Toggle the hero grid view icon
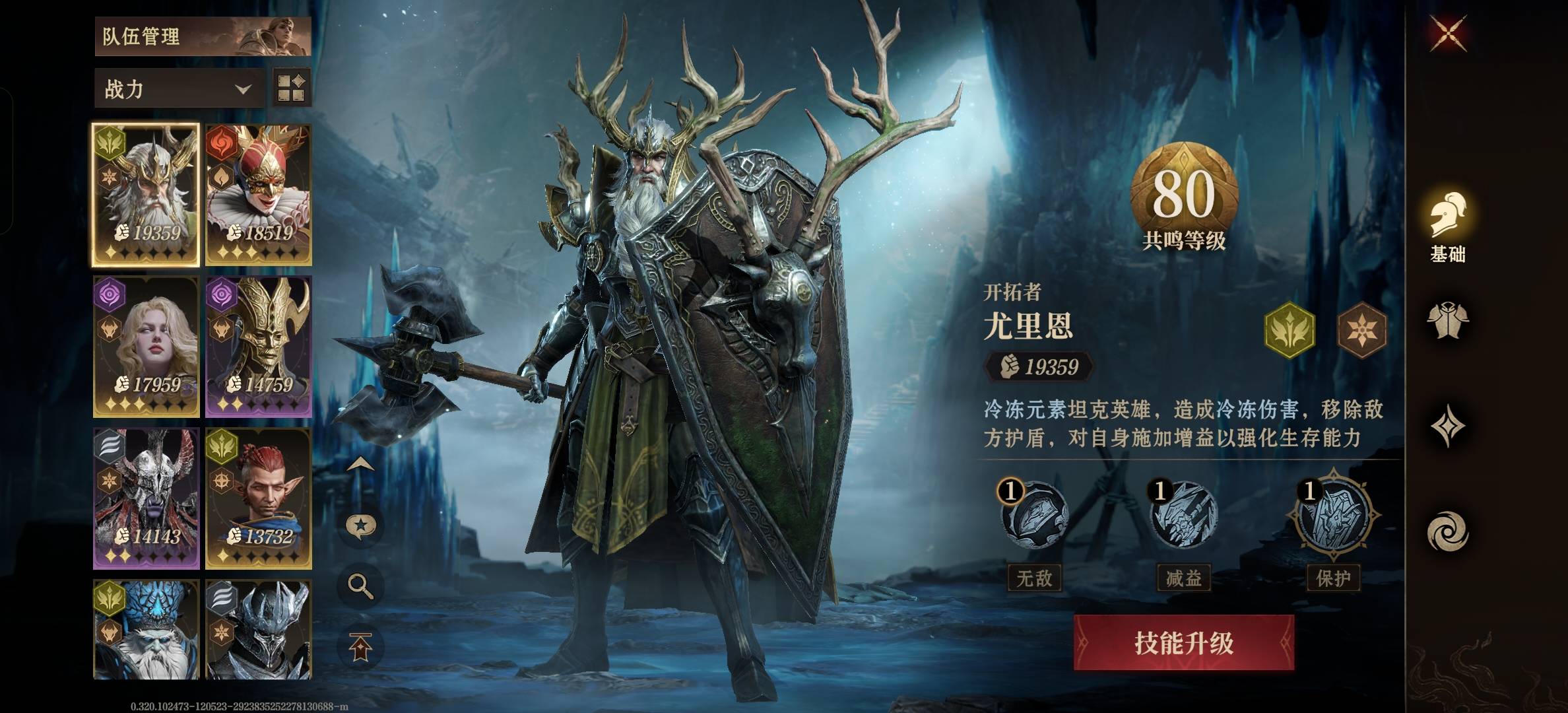 coord(291,88)
